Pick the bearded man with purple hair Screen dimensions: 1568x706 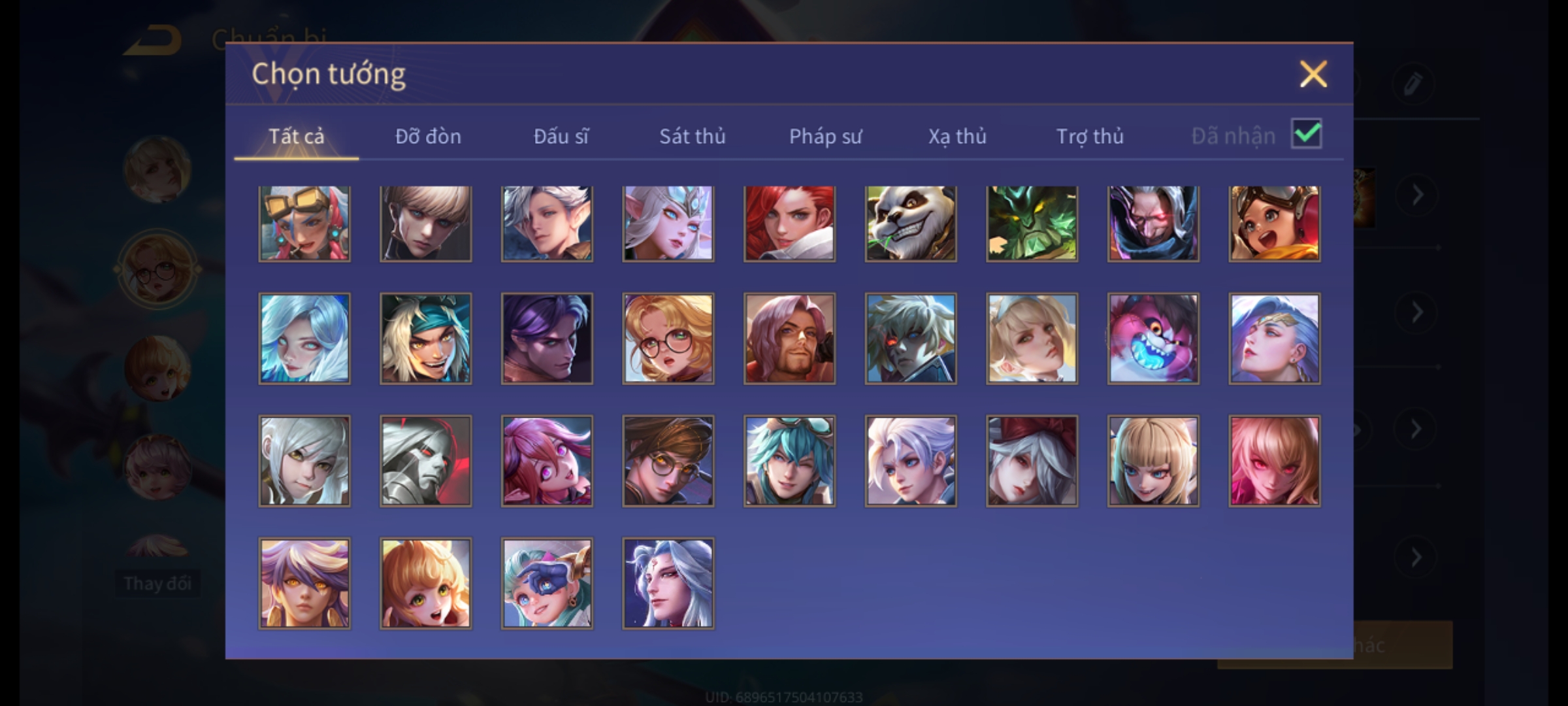[789, 339]
